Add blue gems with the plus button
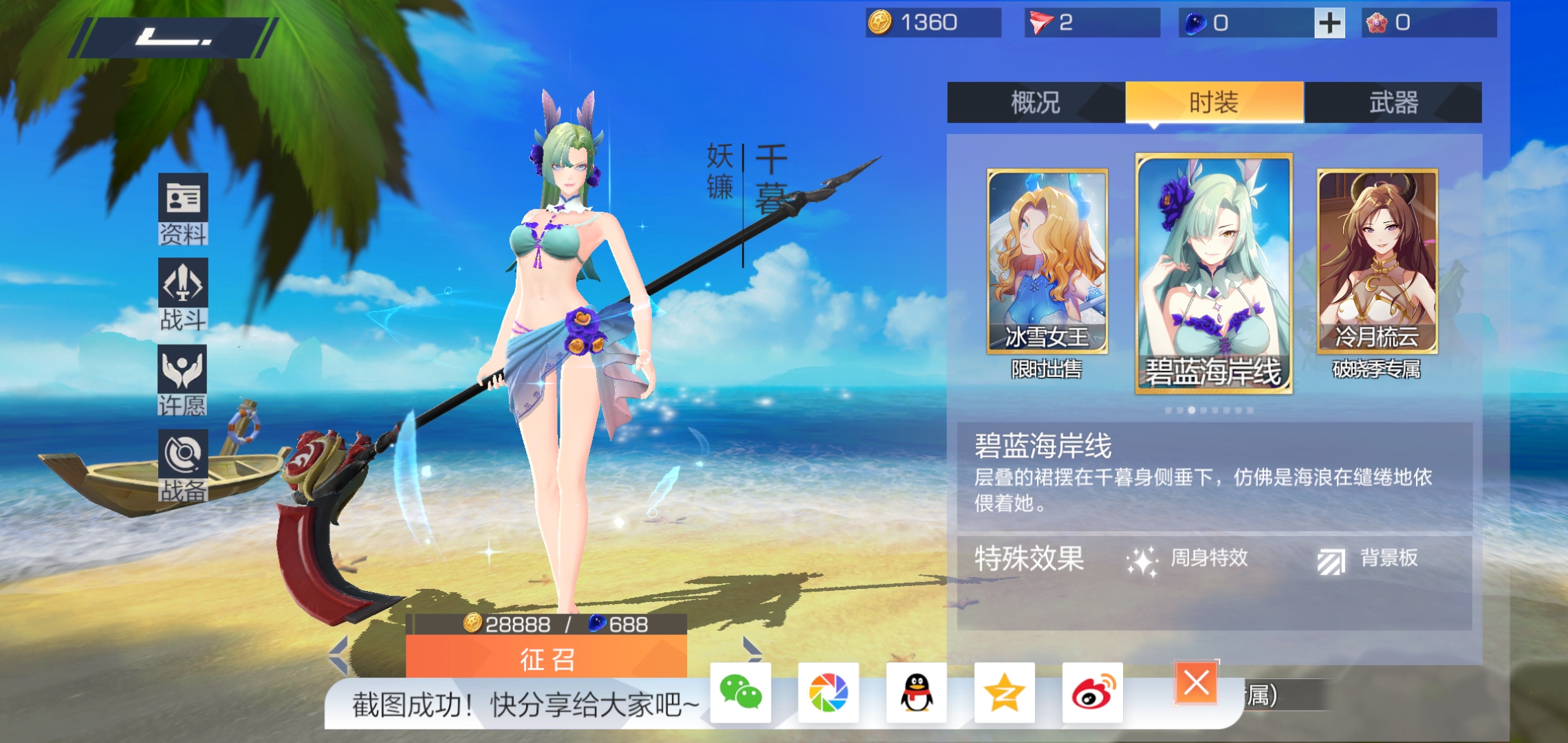The image size is (1568, 743). point(1329,23)
